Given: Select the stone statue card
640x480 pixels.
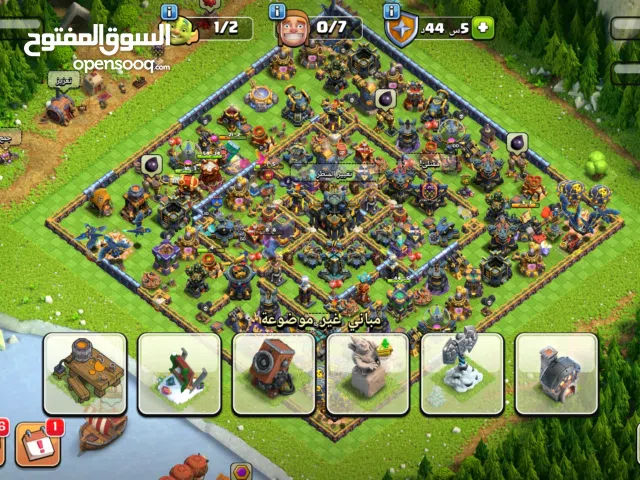Looking at the screenshot, I should click(368, 373).
